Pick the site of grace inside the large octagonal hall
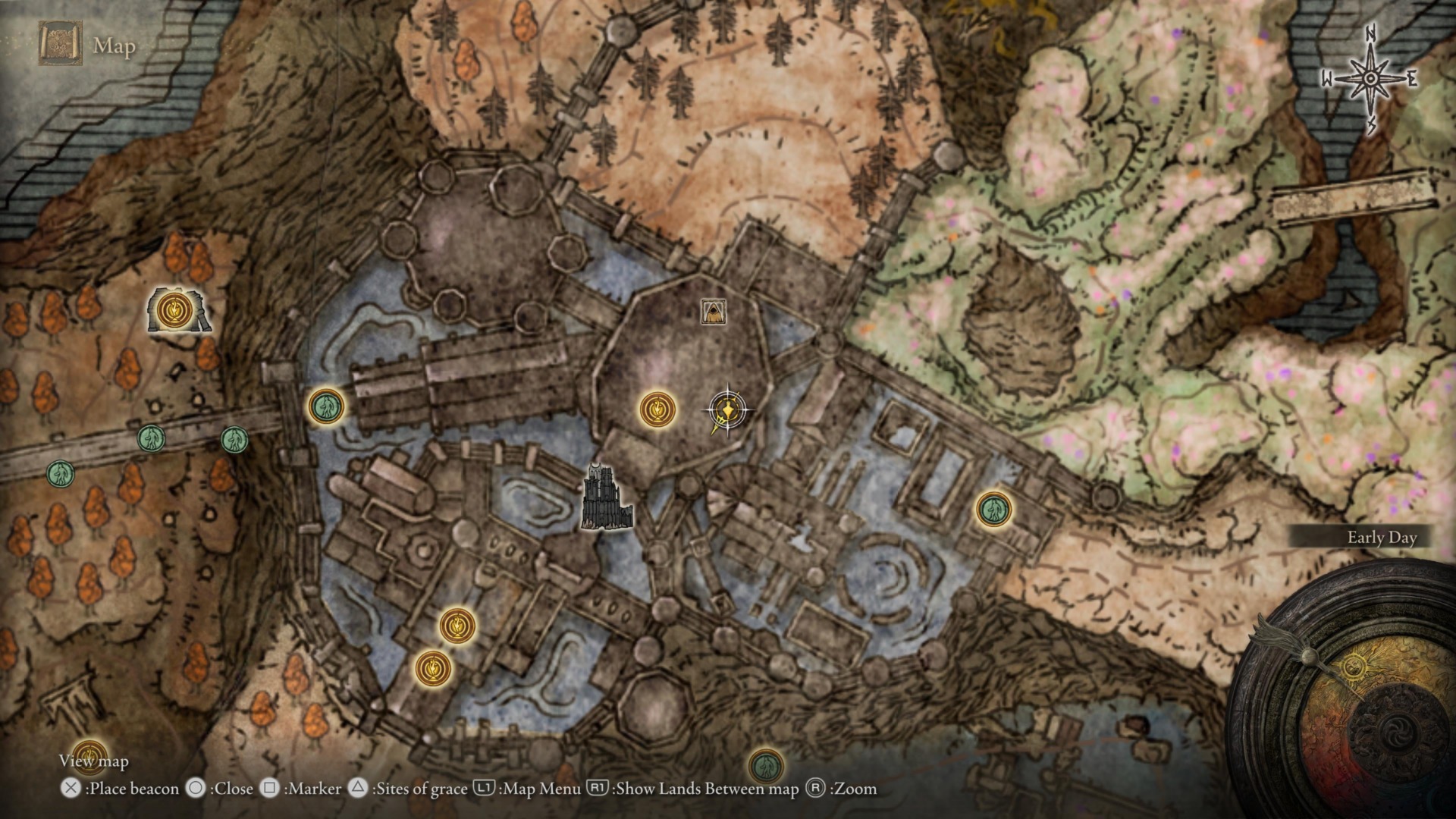1456x819 pixels. click(657, 409)
